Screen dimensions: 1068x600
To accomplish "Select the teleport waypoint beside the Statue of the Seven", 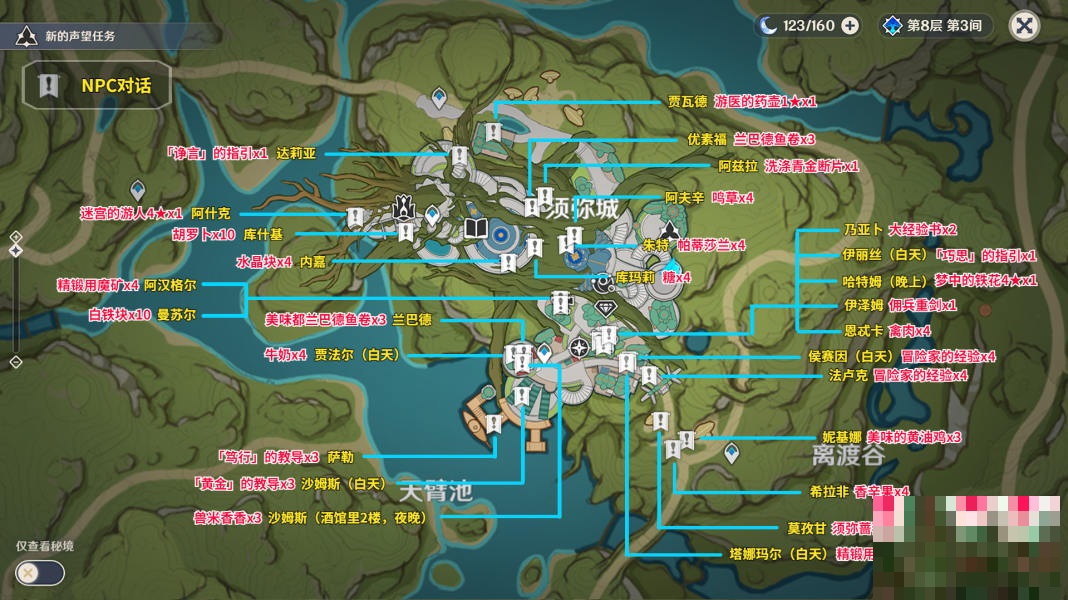I will tap(432, 213).
